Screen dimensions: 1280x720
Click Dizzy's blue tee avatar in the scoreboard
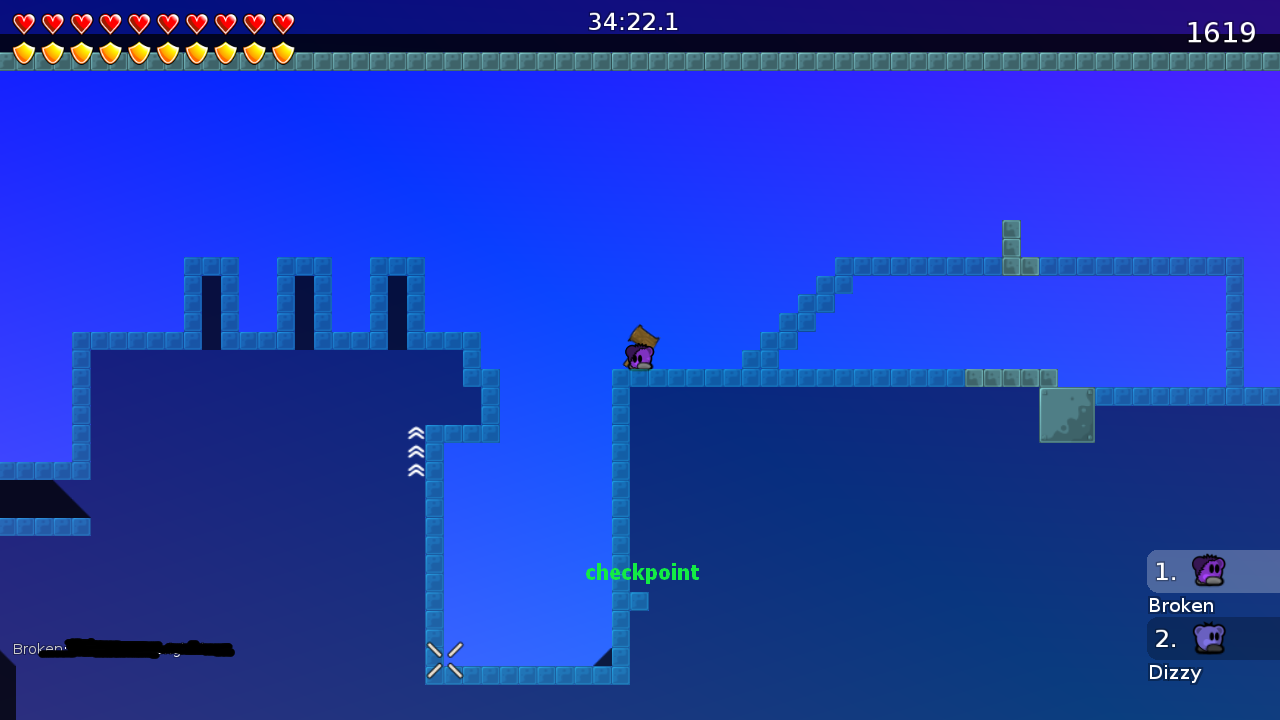[1210, 638]
